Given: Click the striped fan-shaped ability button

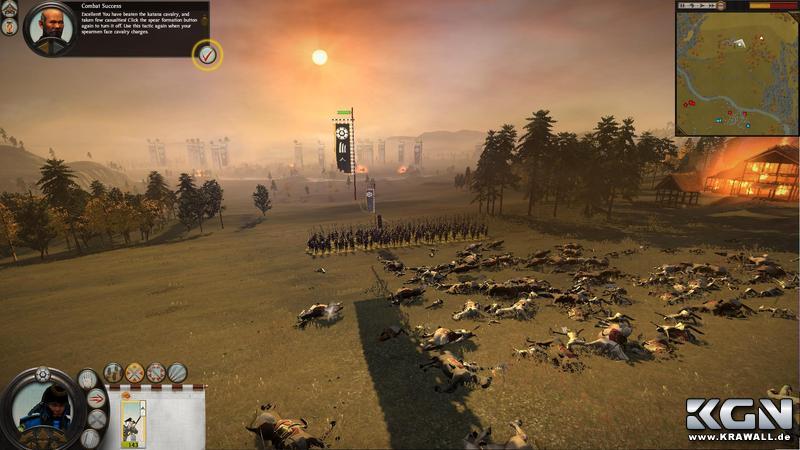Looking at the screenshot, I should pyautogui.click(x=177, y=372).
